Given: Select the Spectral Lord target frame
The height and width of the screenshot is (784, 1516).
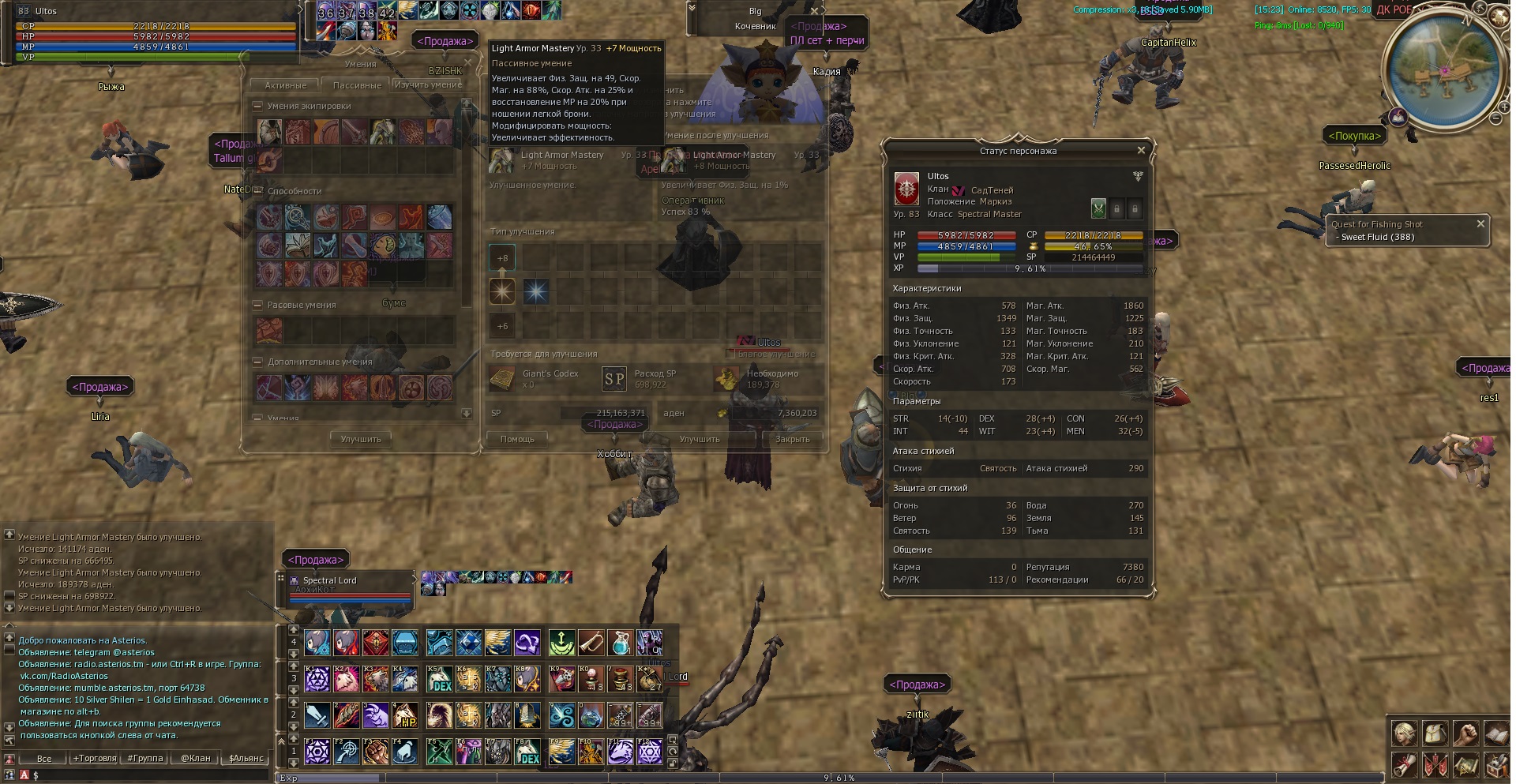Looking at the screenshot, I should [347, 588].
